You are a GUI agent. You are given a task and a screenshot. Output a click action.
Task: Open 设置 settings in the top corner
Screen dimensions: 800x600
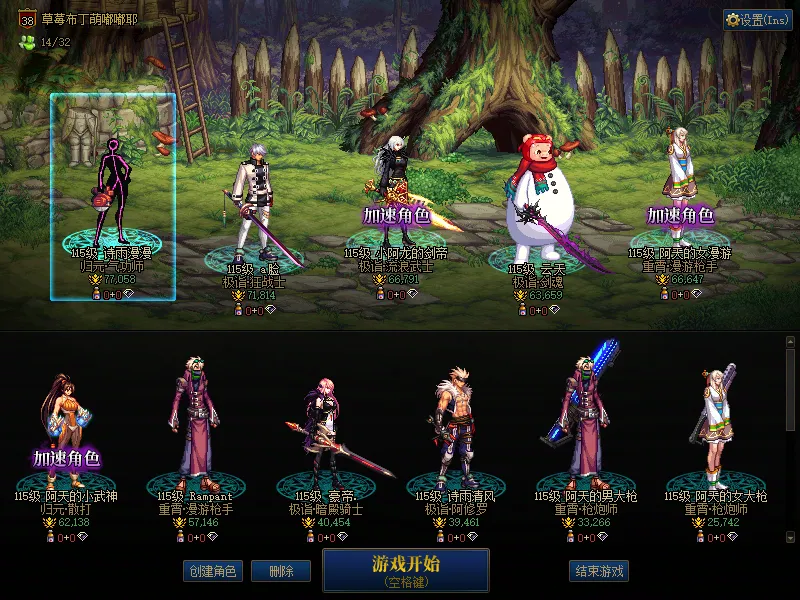[x=757, y=20]
